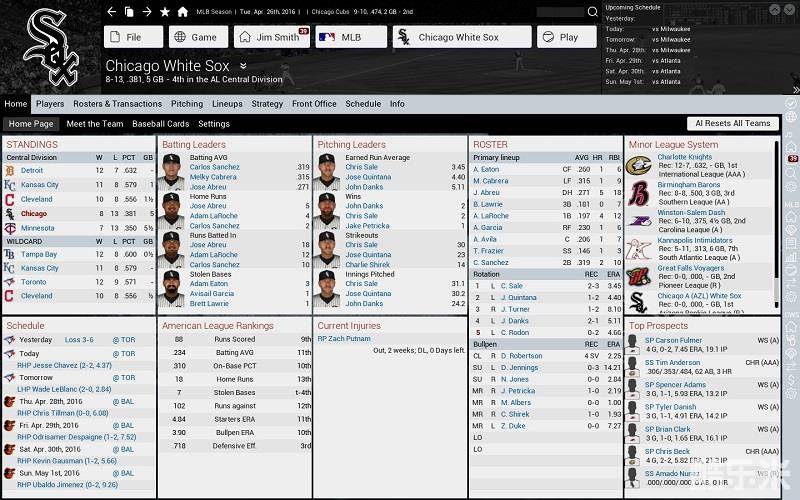Open the Chicago White Sox team menu
The image size is (800, 500).
click(458, 37)
